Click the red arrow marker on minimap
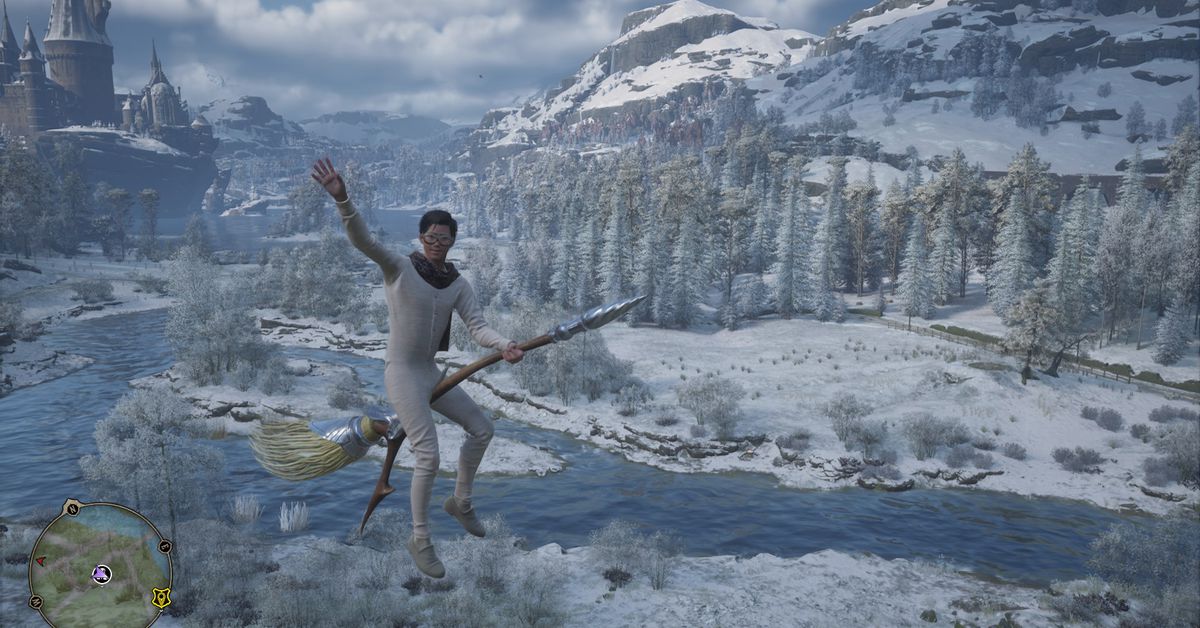This screenshot has width=1200, height=628. tap(41, 563)
